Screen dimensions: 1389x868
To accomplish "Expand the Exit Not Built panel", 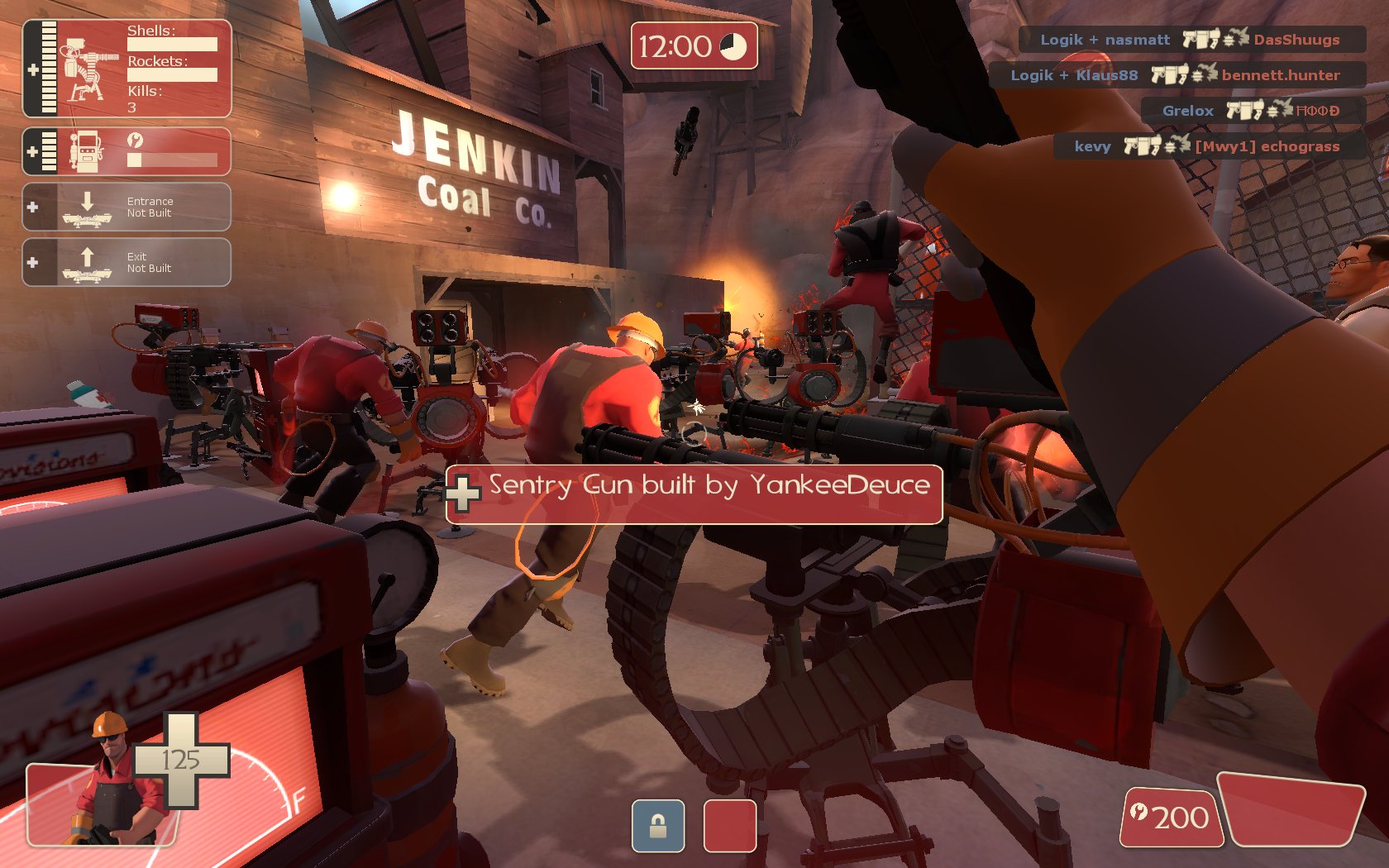I will click(126, 261).
